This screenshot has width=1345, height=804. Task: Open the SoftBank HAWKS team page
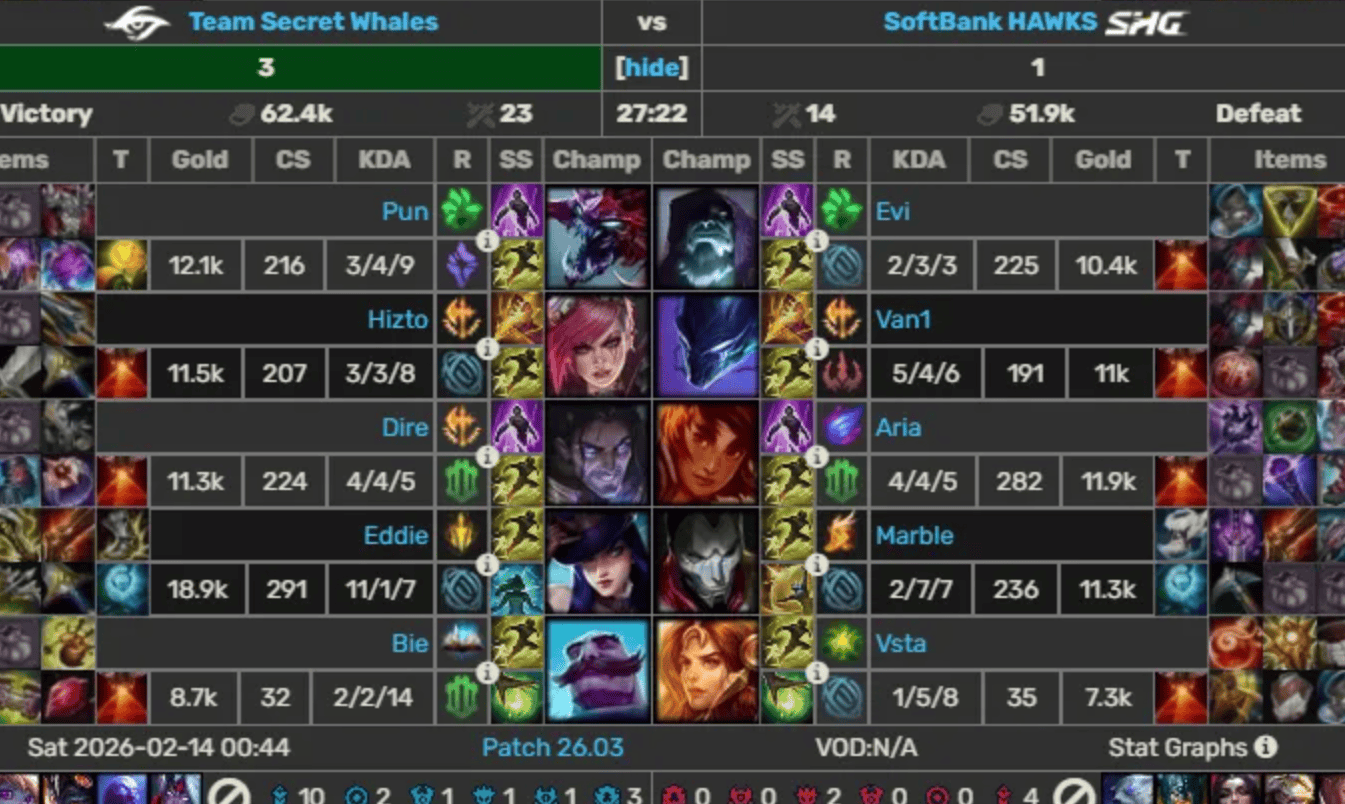point(990,21)
